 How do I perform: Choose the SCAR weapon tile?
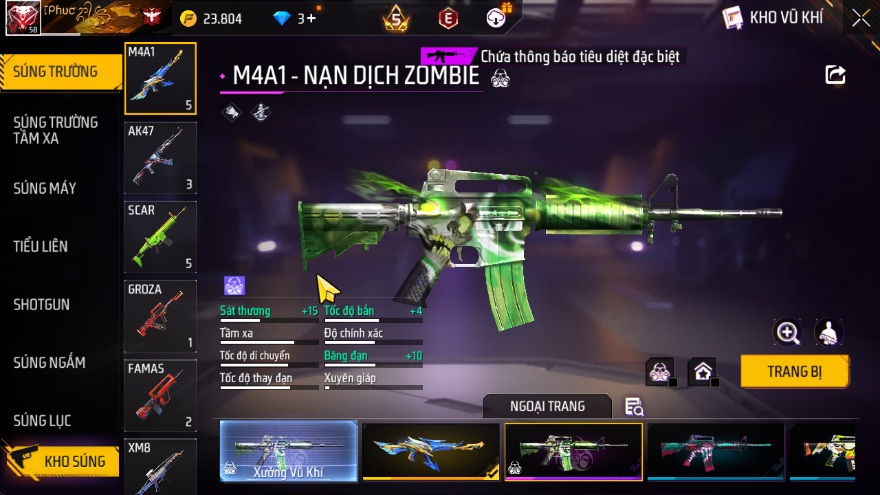[160, 237]
